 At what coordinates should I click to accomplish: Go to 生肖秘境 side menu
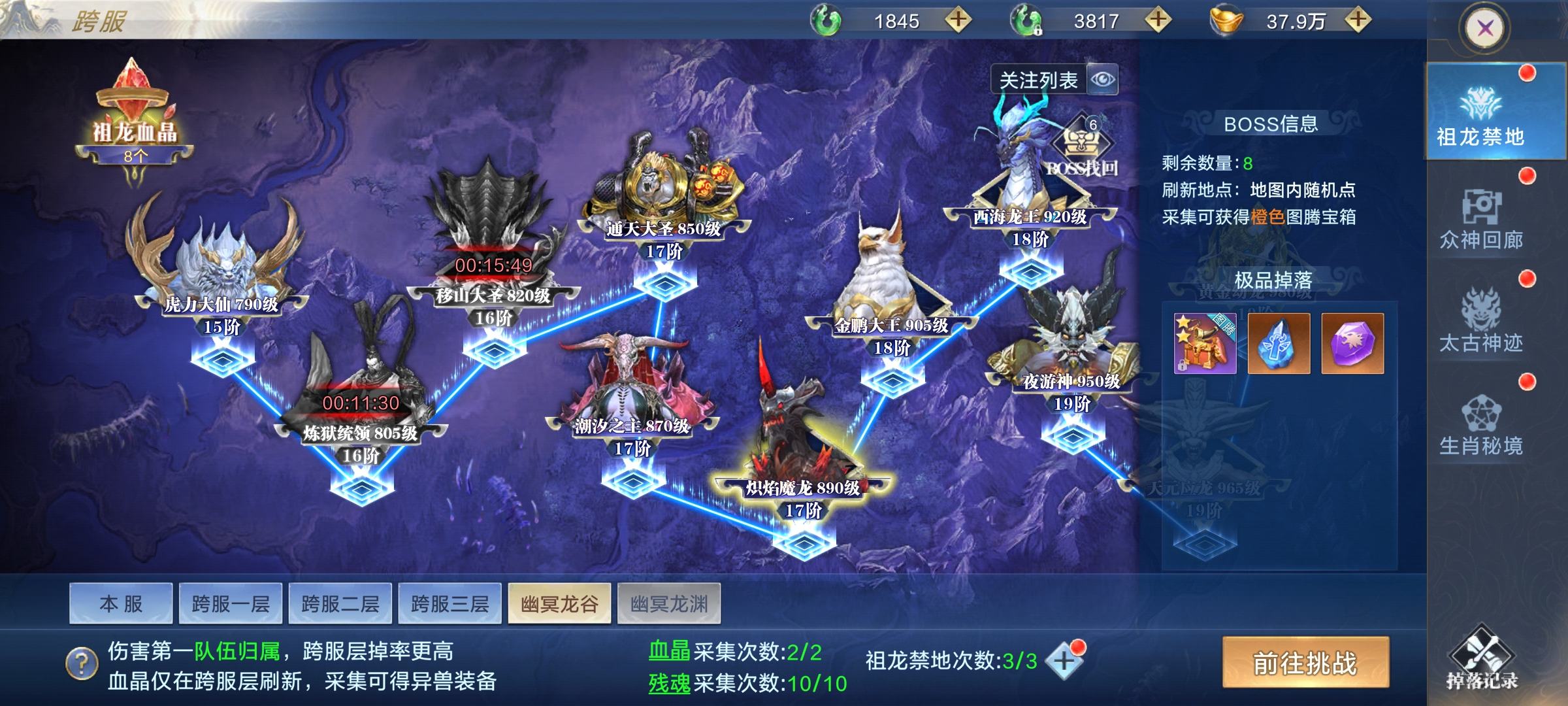coord(1481,425)
